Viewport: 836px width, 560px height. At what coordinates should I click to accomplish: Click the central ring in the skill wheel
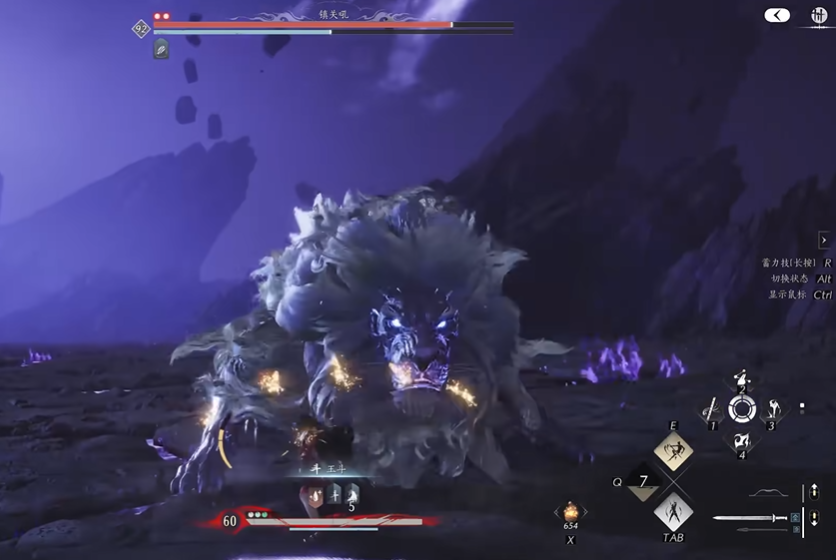click(x=741, y=408)
